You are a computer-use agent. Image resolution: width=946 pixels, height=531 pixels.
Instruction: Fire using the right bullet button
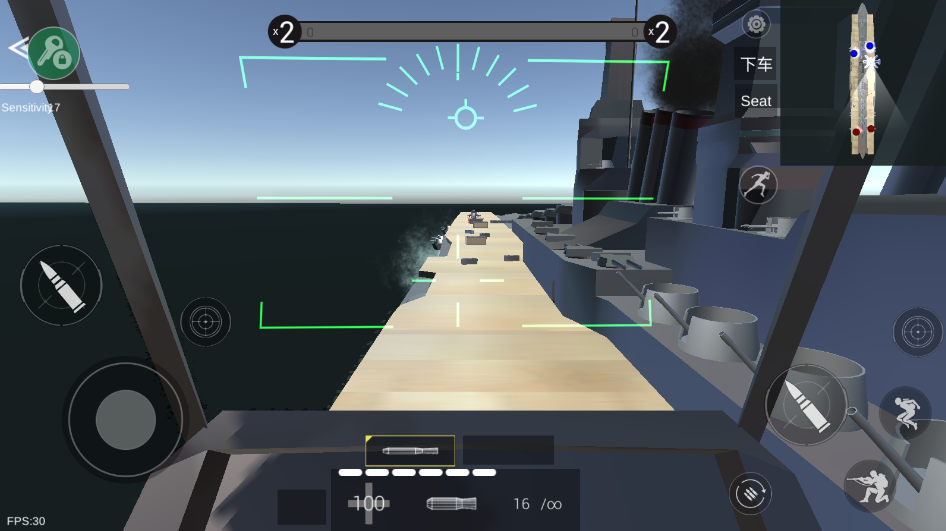[806, 404]
